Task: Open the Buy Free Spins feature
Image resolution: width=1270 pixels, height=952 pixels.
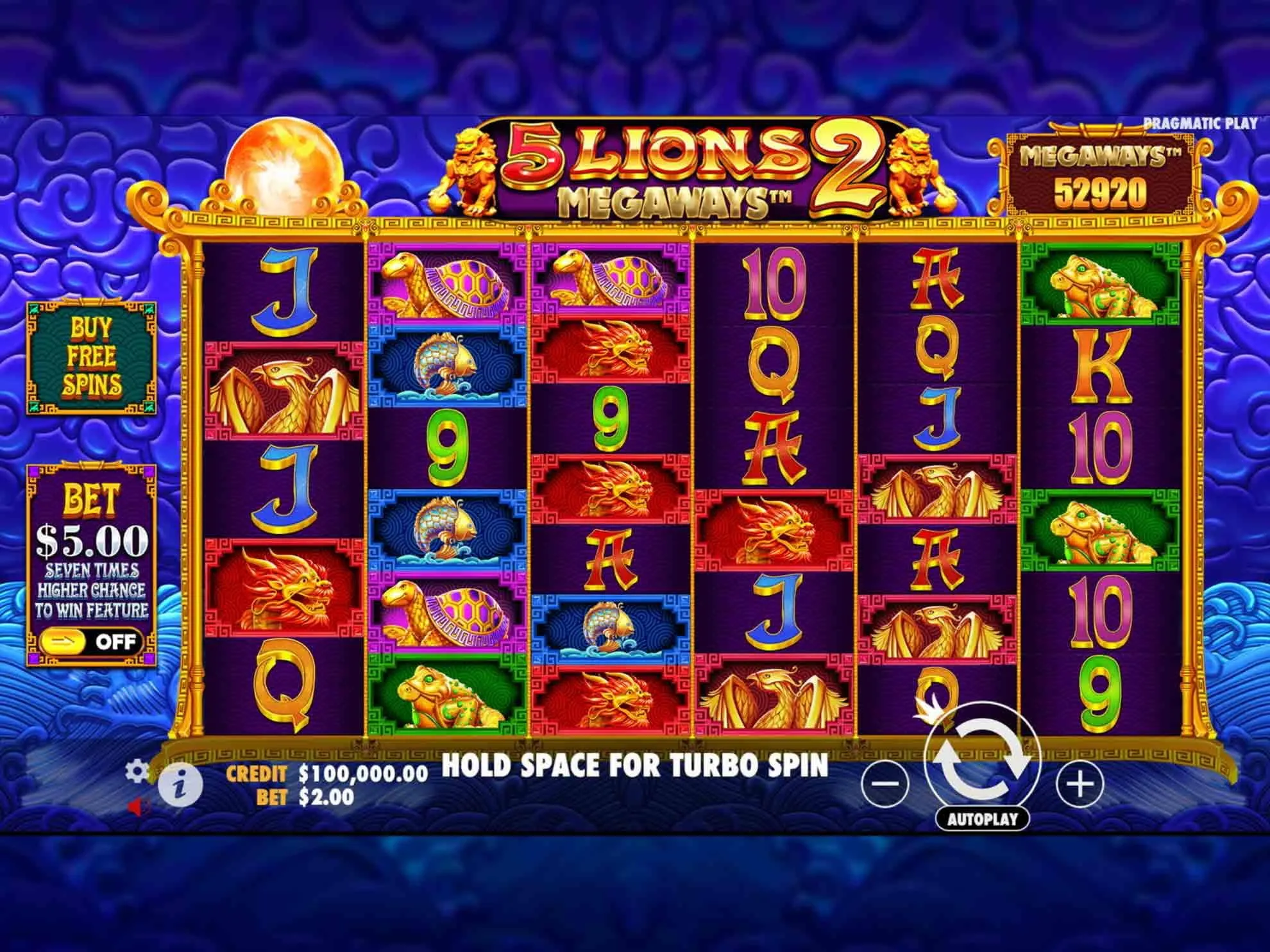Action: [x=91, y=357]
